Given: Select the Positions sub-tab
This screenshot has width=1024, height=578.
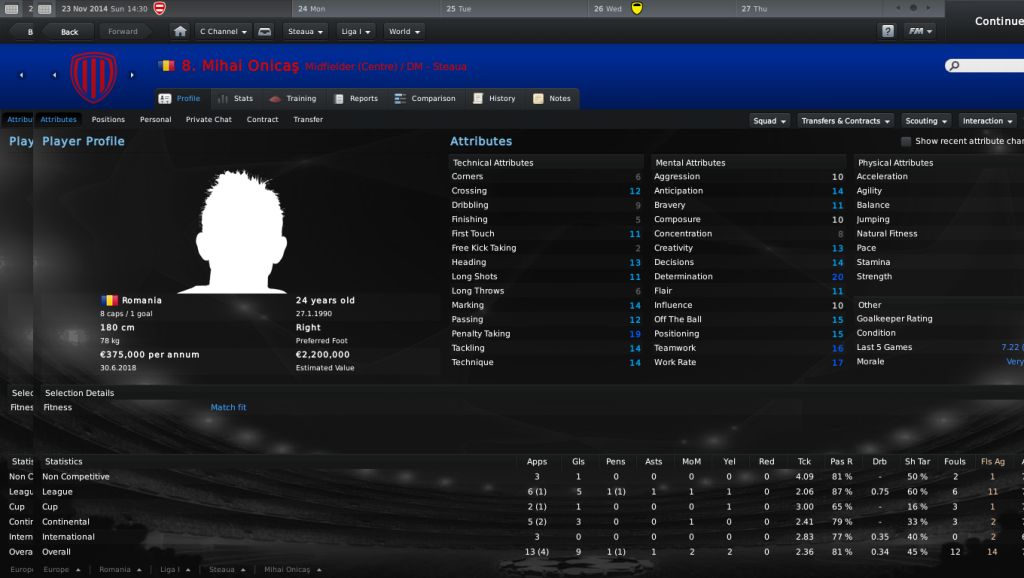Looking at the screenshot, I should [x=108, y=120].
